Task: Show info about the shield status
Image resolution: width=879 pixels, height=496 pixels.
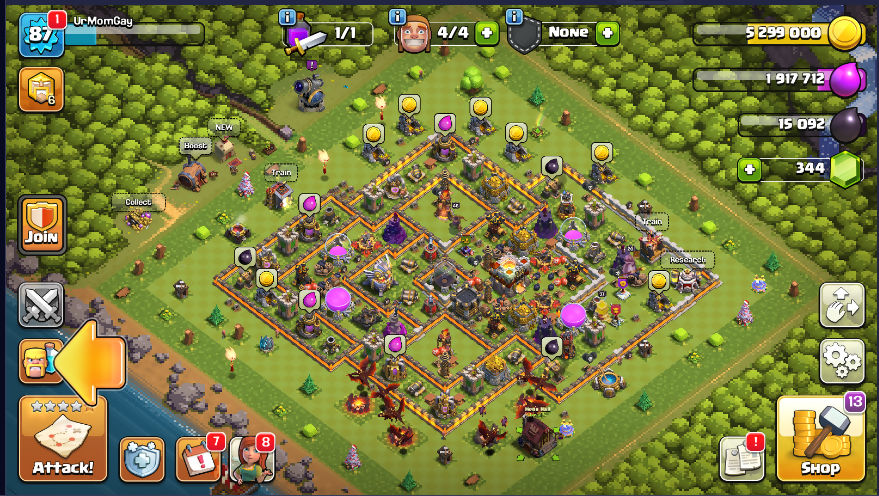Action: pos(514,17)
